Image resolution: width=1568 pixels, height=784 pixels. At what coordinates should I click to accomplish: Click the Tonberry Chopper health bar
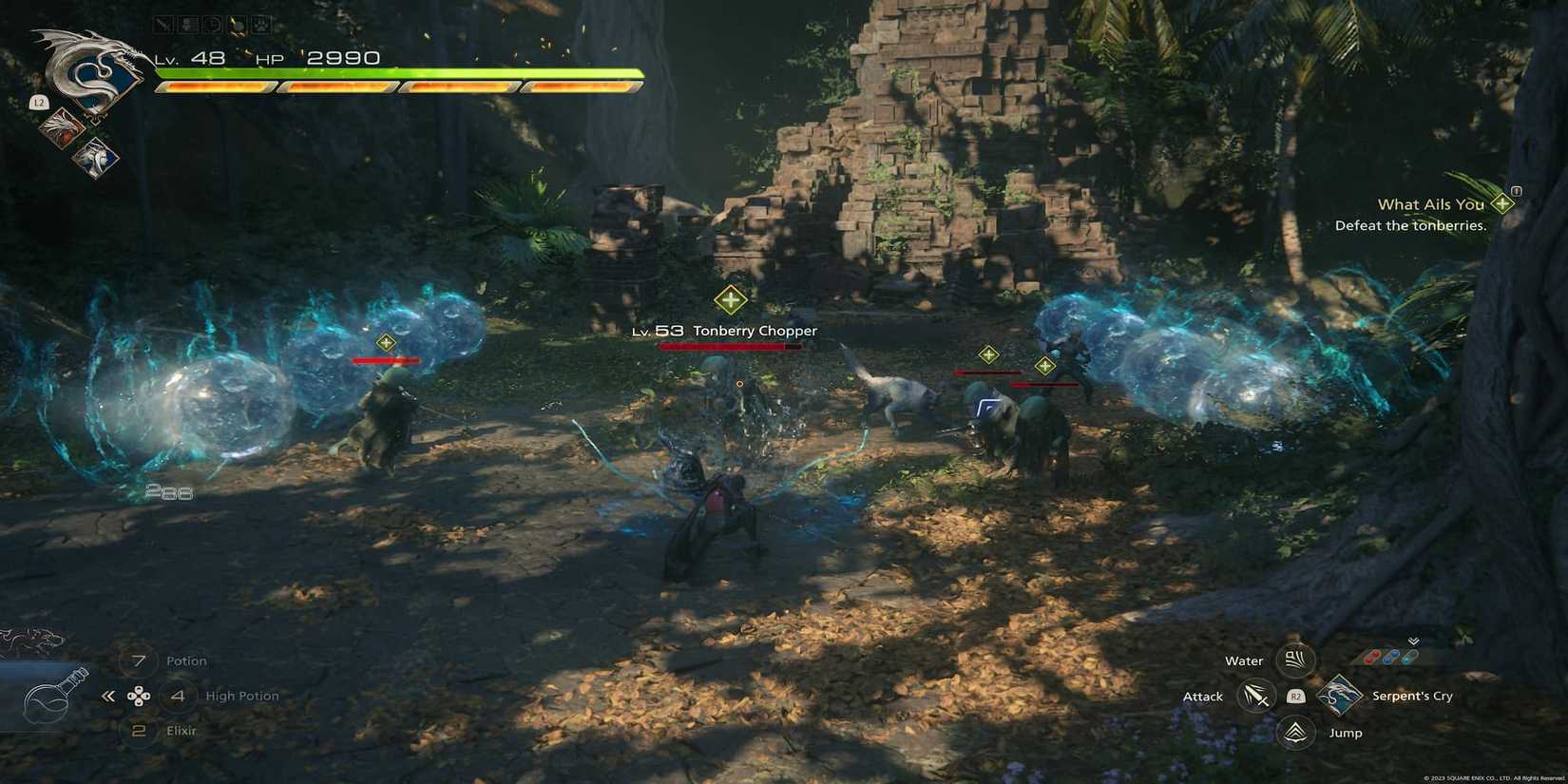click(728, 346)
